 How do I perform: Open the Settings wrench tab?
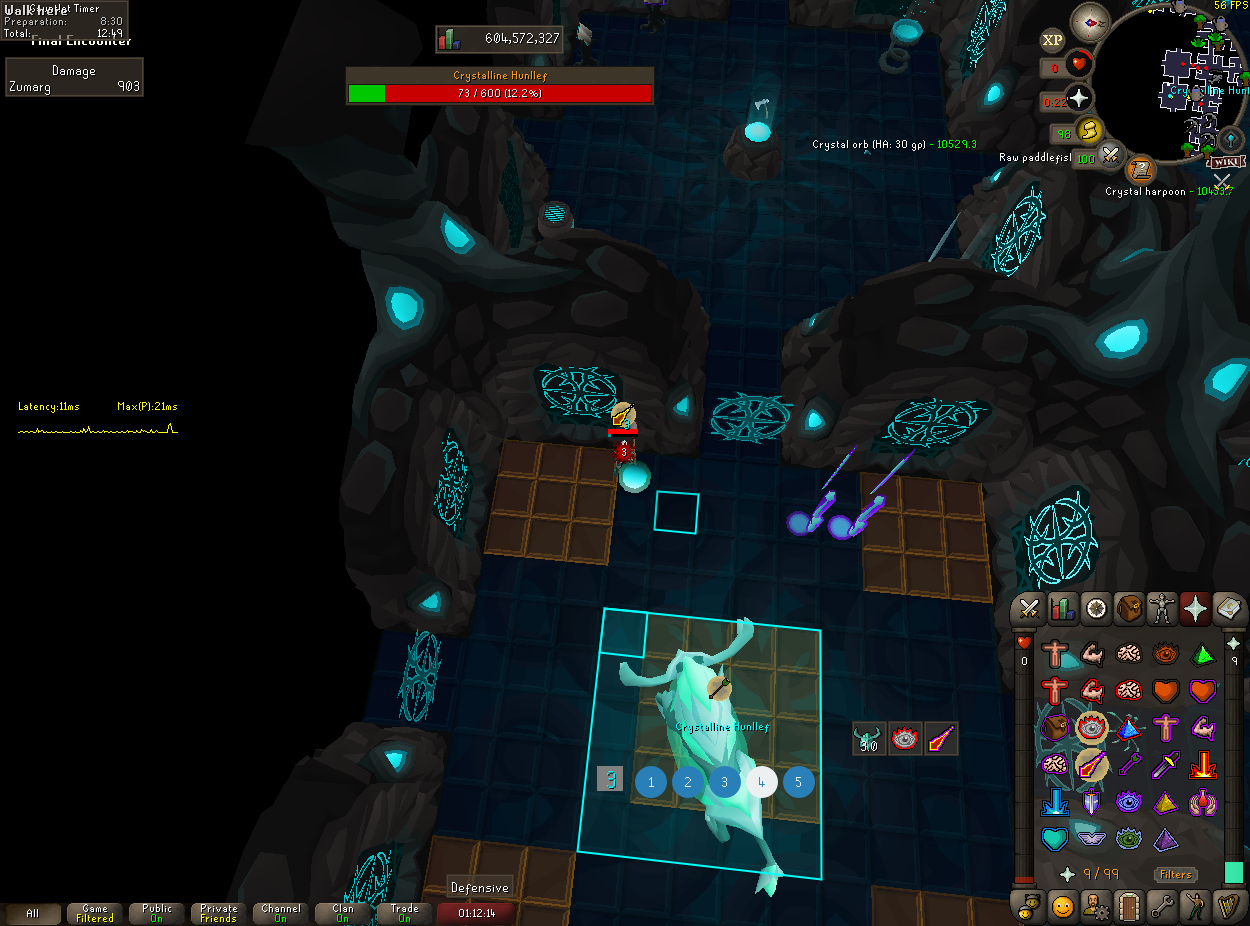pos(1162,906)
